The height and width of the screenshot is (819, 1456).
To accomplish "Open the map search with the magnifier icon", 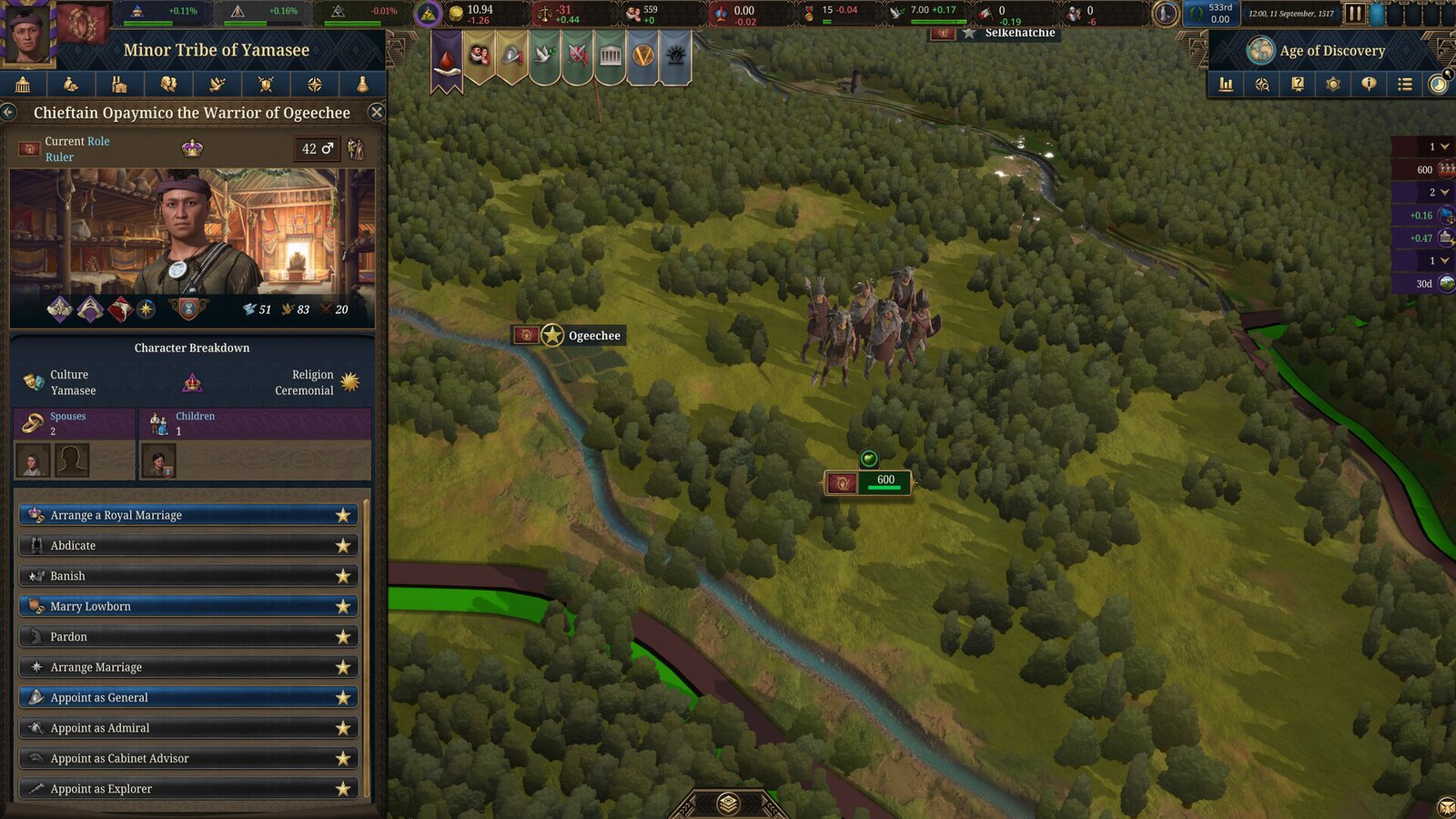I will click(x=1262, y=85).
